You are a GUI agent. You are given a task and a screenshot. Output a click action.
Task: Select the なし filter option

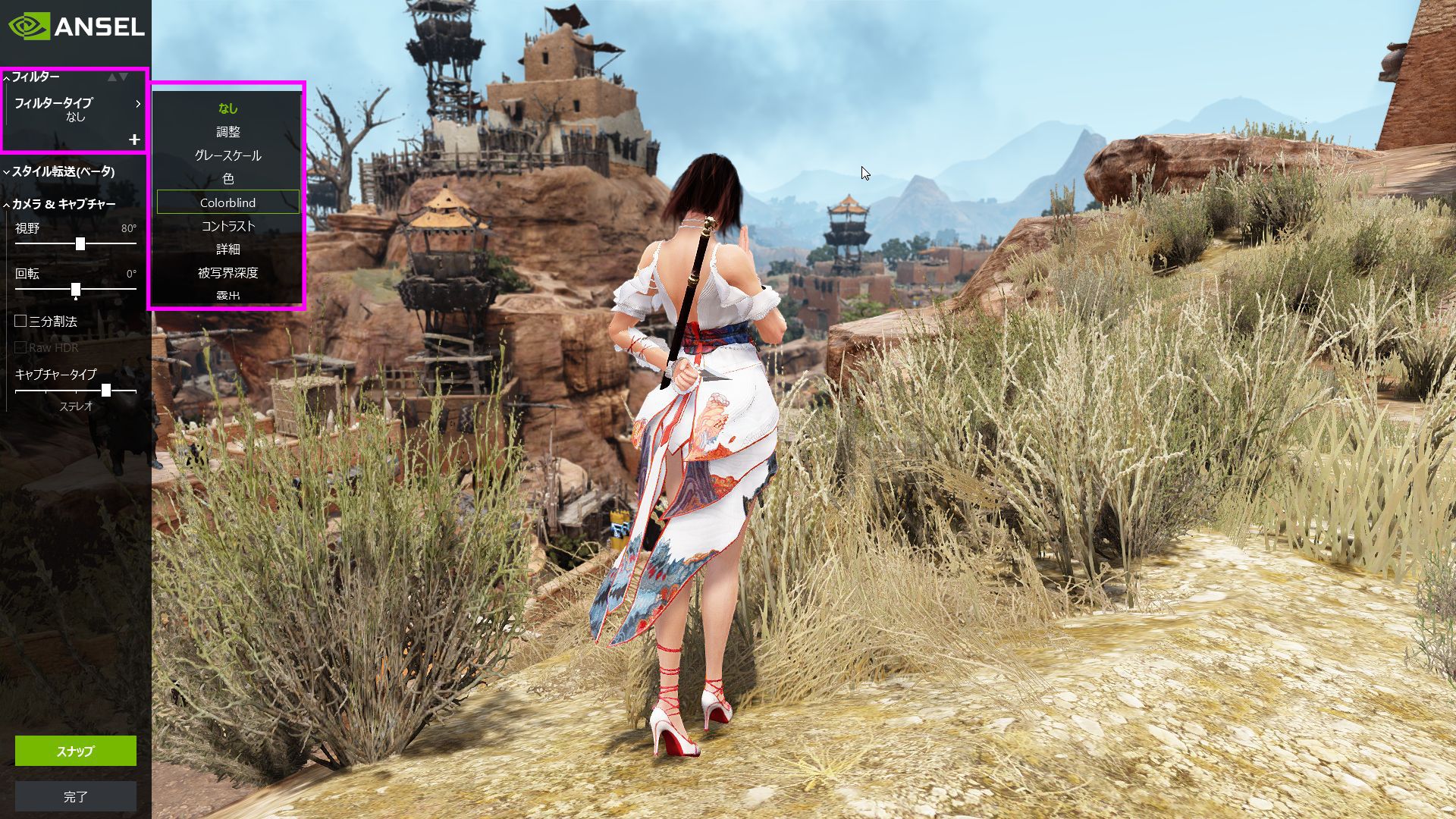coord(227,108)
